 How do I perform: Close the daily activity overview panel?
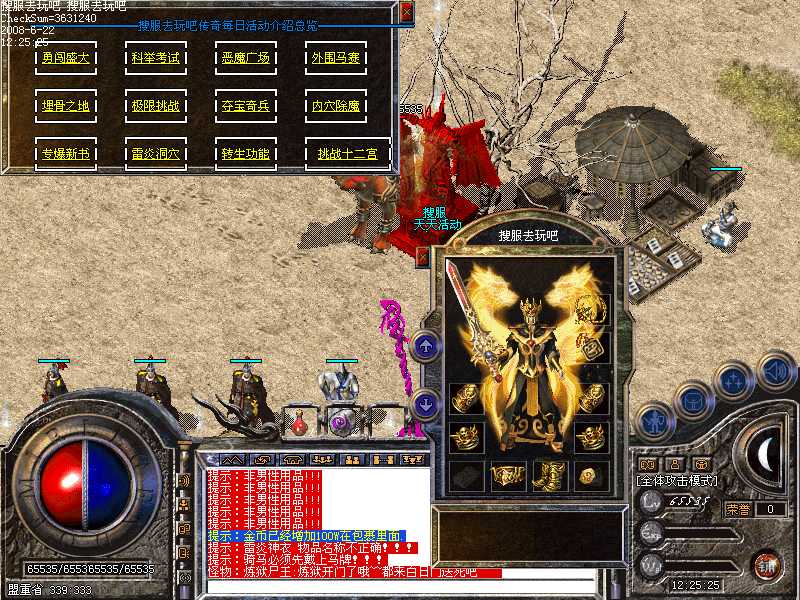[x=406, y=11]
